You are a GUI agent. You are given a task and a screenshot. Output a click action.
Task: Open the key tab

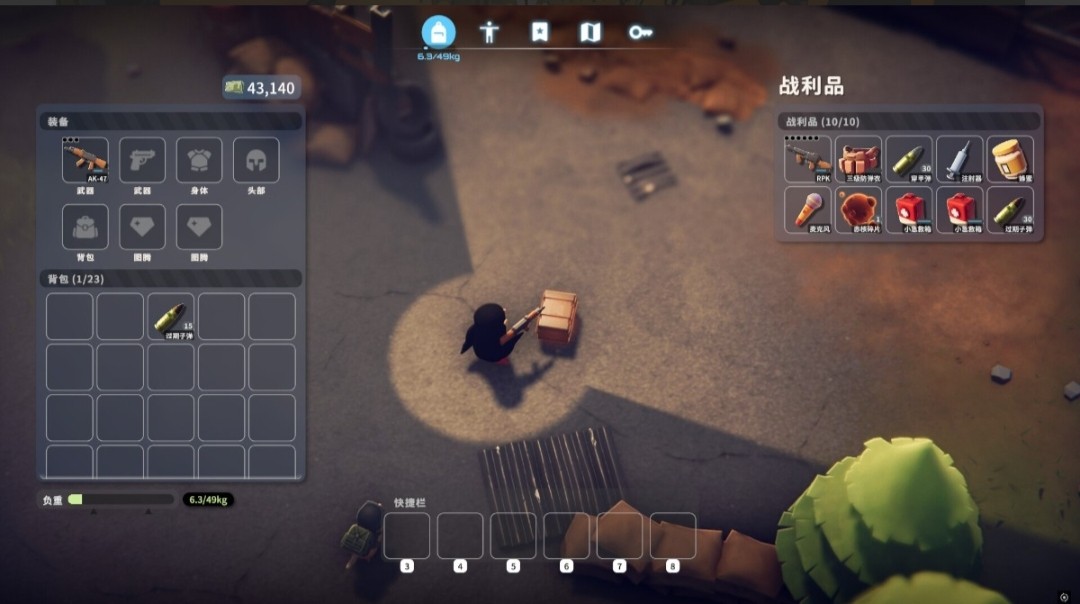tap(640, 32)
